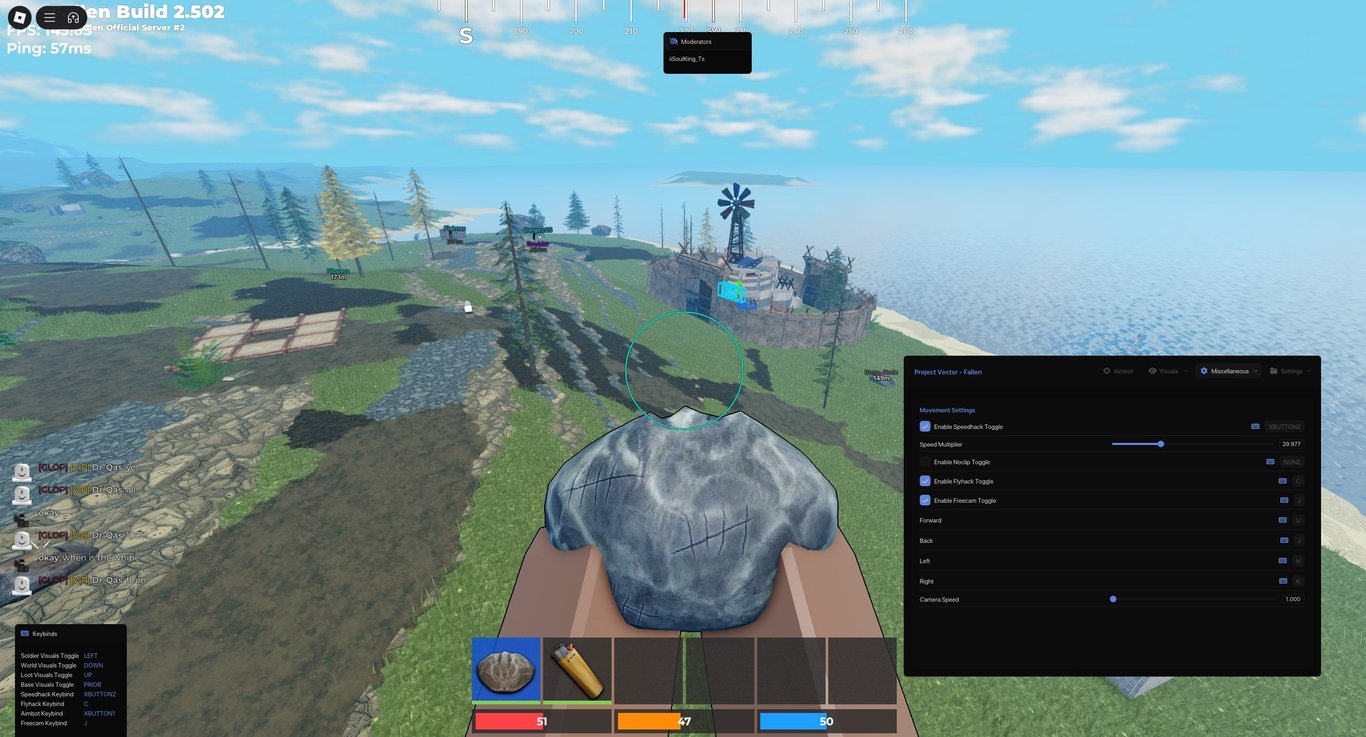Click the keyboard icon beside Enable Speedhack Toggle
The height and width of the screenshot is (737, 1366).
[x=1255, y=426]
